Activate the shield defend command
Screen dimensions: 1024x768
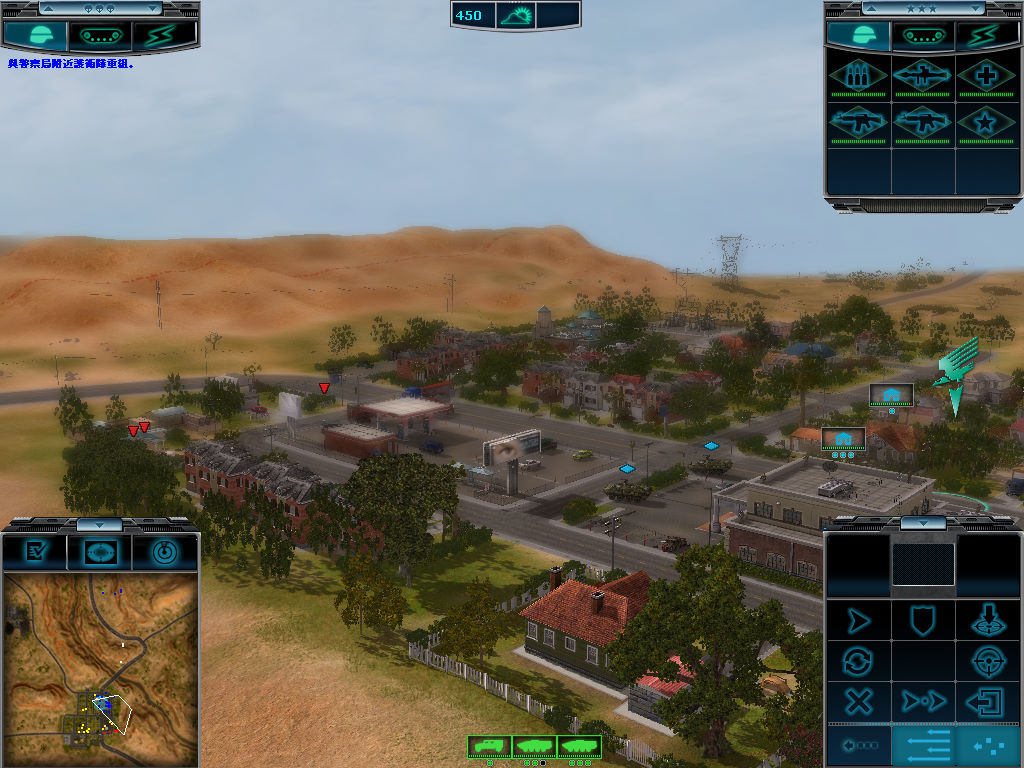(x=923, y=621)
